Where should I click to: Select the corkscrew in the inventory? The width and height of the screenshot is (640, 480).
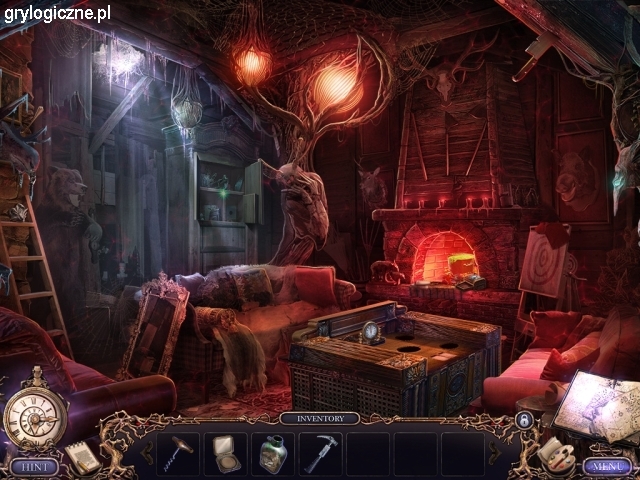[x=178, y=452]
